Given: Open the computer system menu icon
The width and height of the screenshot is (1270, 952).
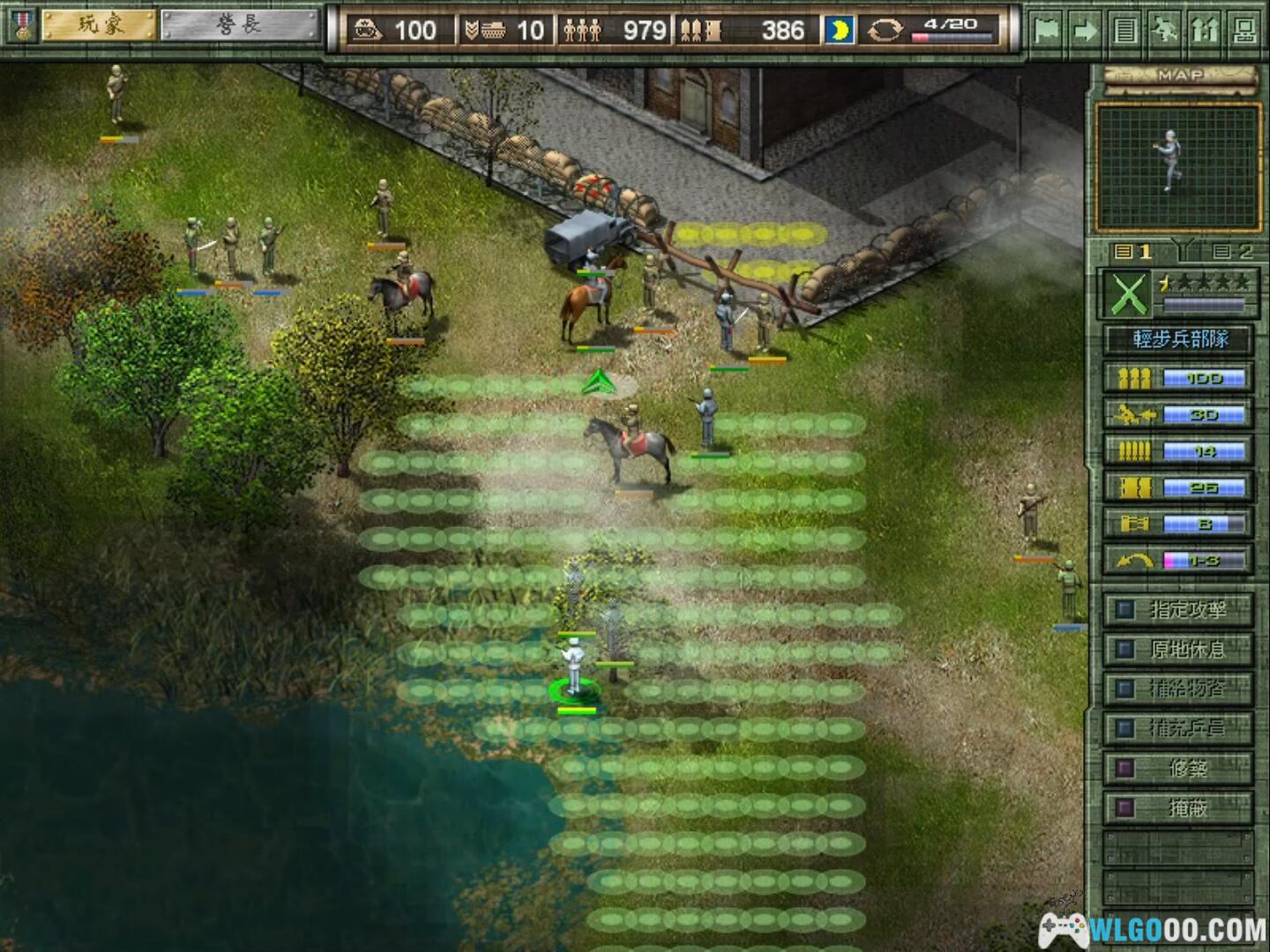Looking at the screenshot, I should 1244,31.
